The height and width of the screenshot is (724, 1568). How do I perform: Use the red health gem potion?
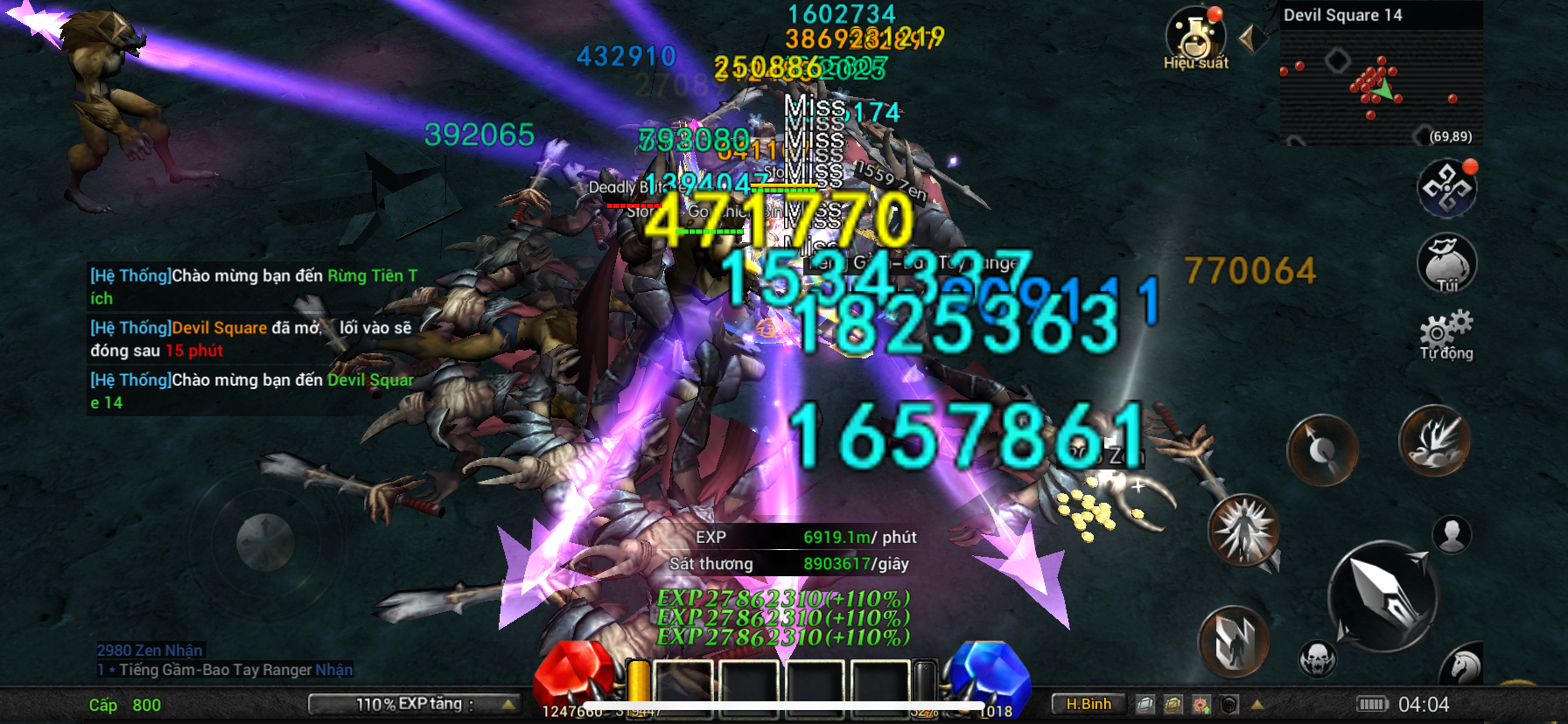(x=573, y=673)
